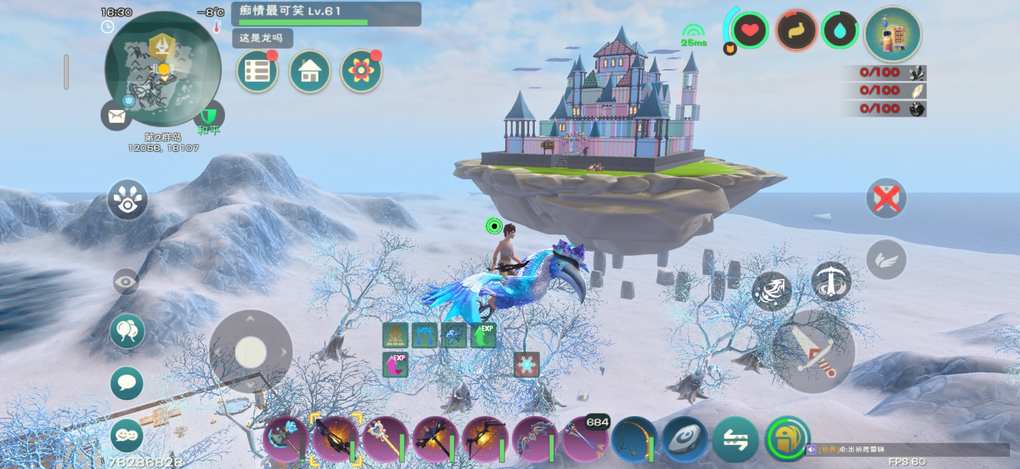
Task: Open the mail envelope icon
Action: pos(116,115)
